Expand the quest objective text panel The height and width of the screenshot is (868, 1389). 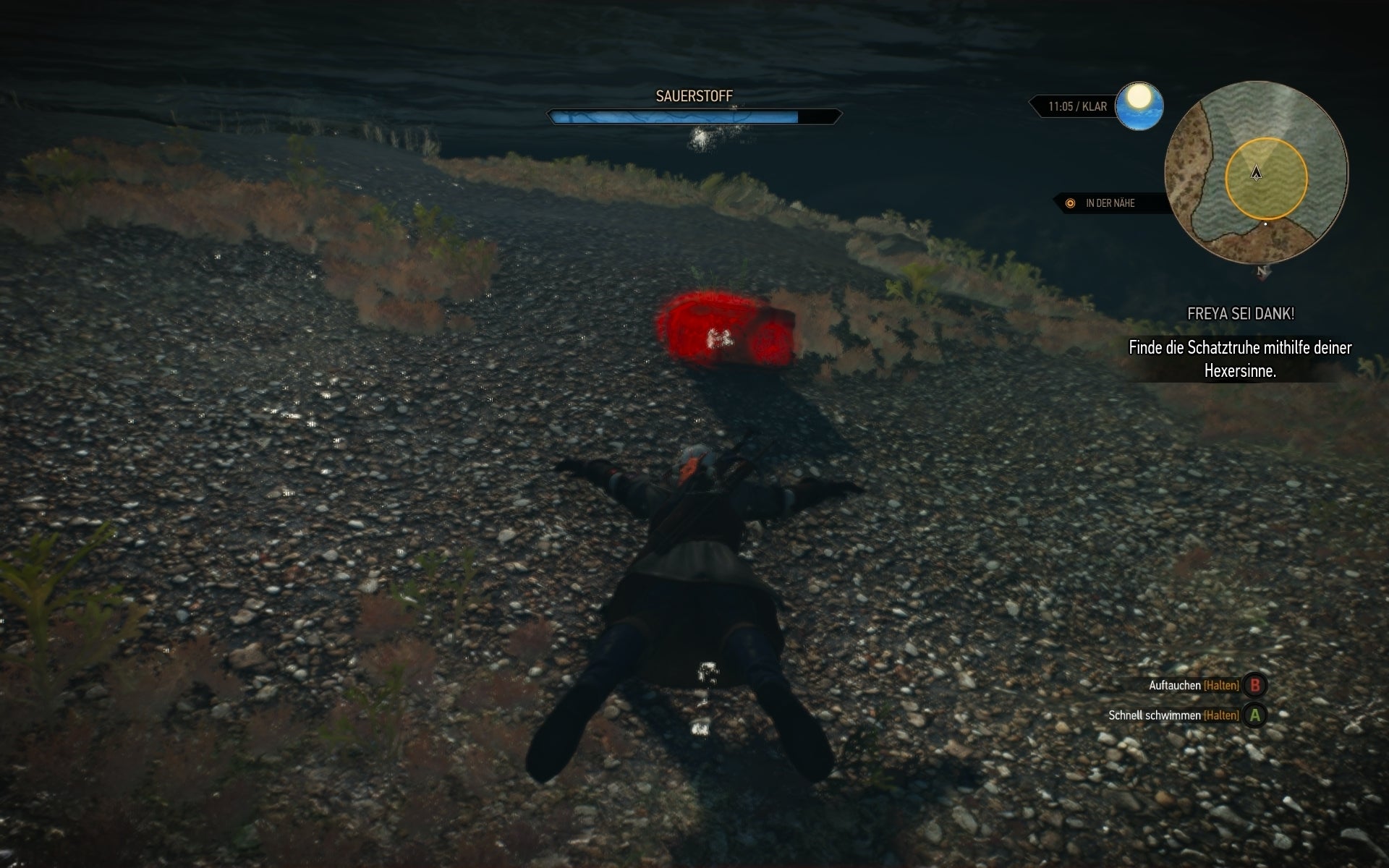click(x=1240, y=359)
